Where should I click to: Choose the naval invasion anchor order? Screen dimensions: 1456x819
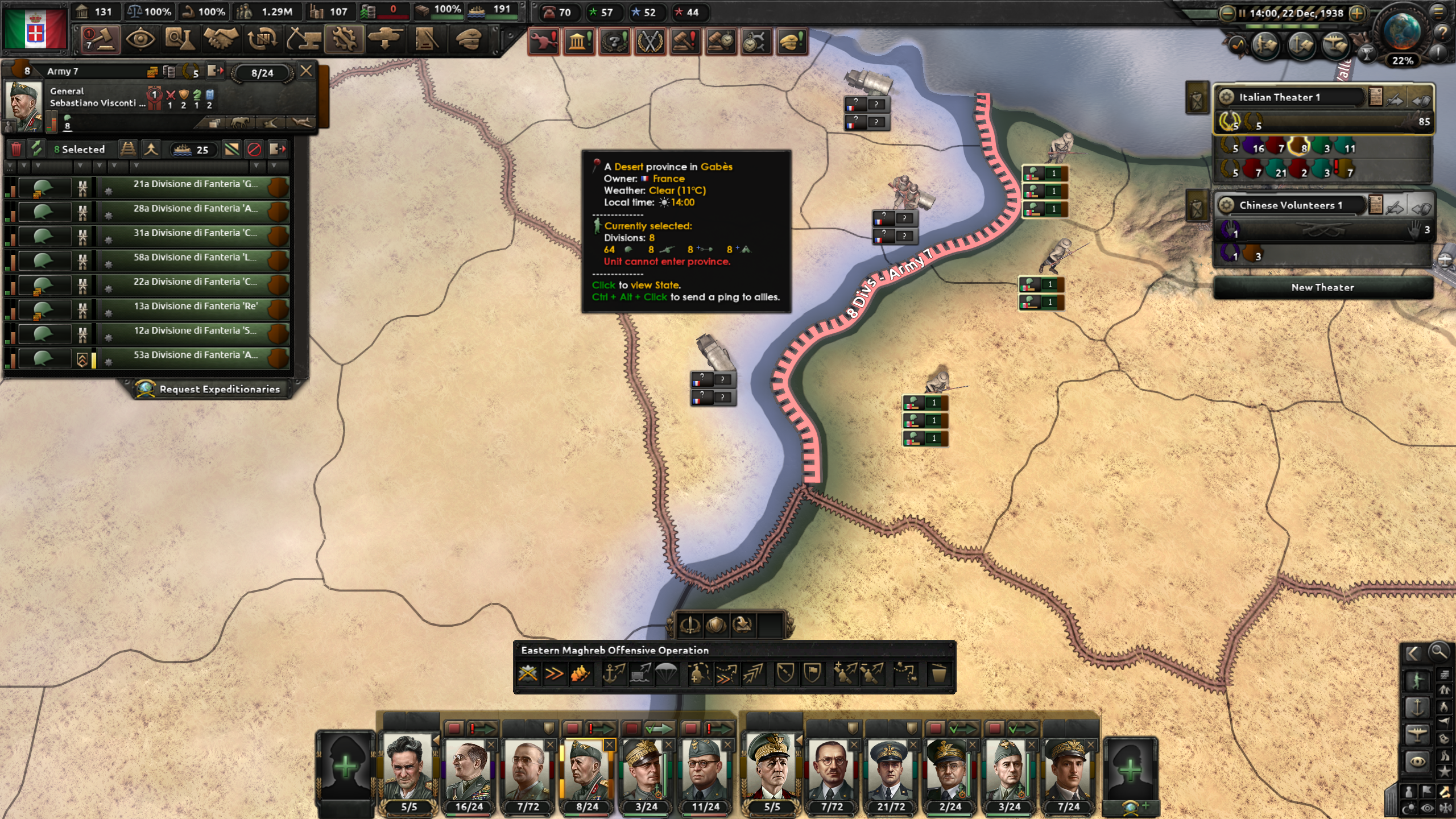pyautogui.click(x=614, y=674)
